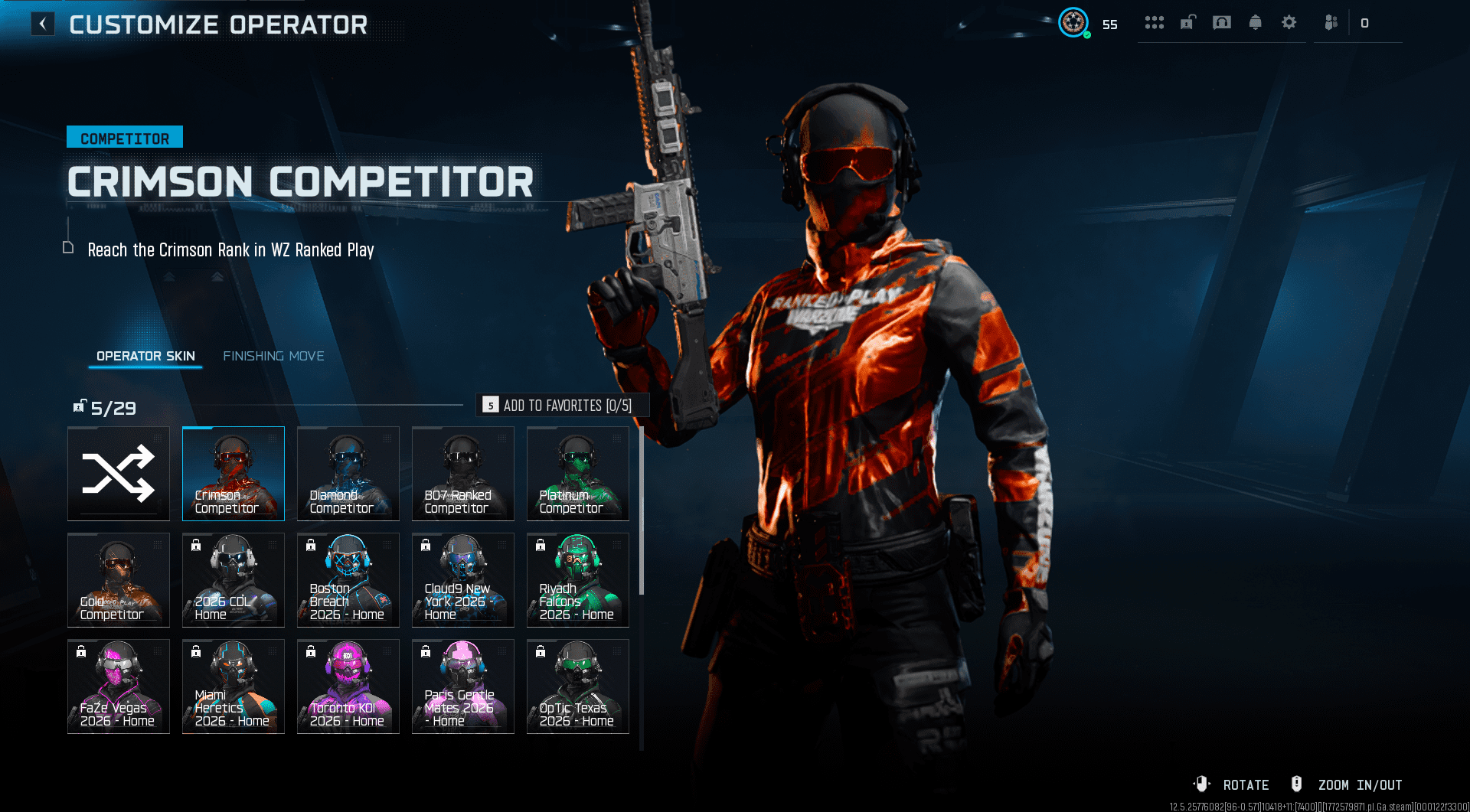Select Riyadh Falcons 2026 Home skin
The image size is (1470, 812).
578,580
